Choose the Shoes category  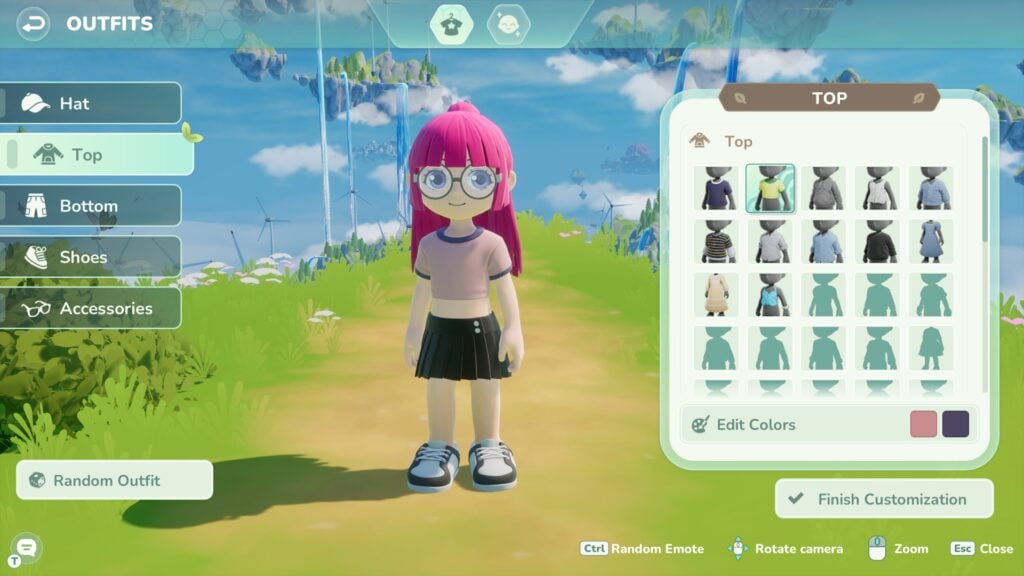pos(91,257)
